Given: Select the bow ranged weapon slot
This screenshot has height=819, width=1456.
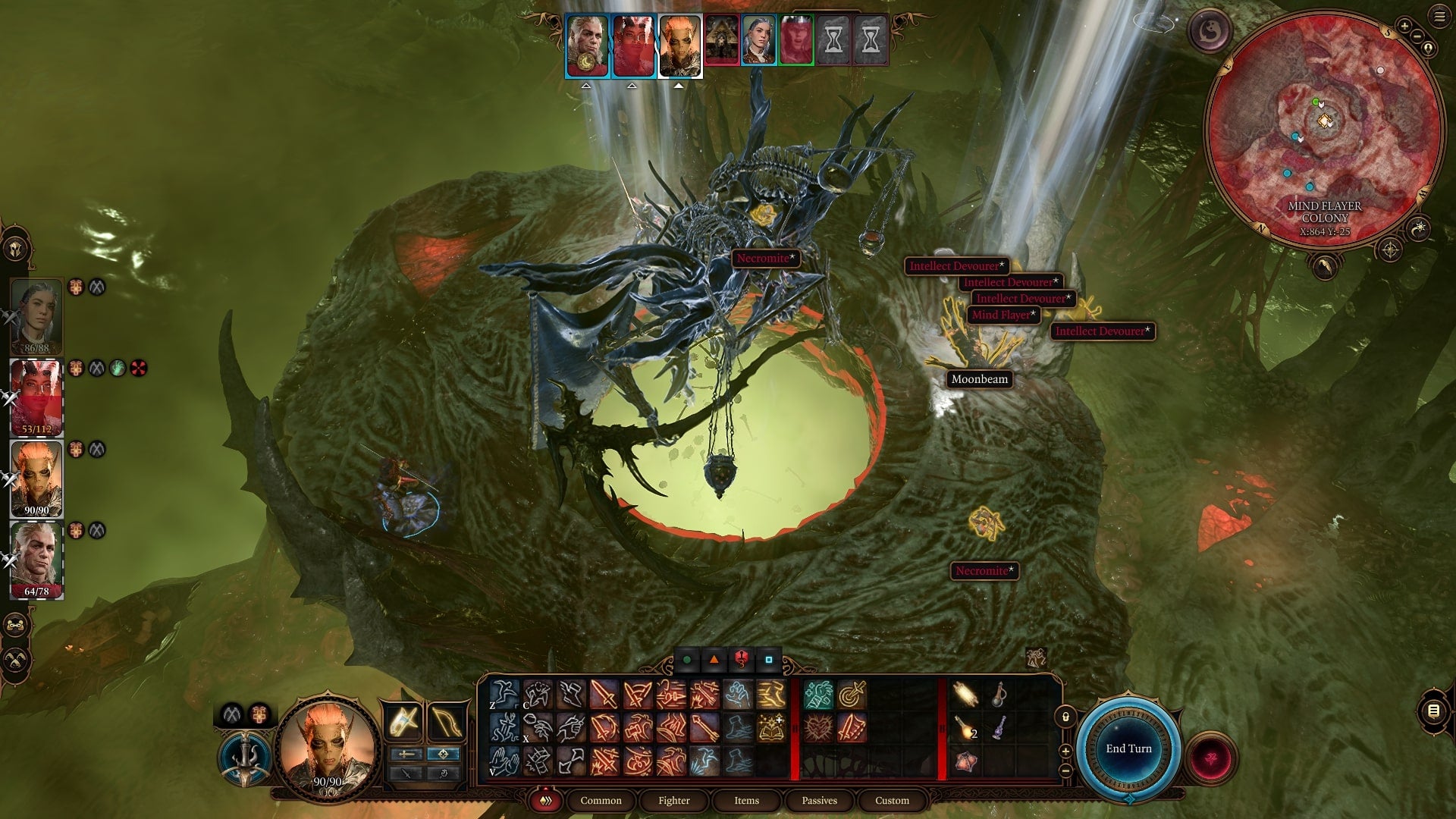Looking at the screenshot, I should pos(446,721).
